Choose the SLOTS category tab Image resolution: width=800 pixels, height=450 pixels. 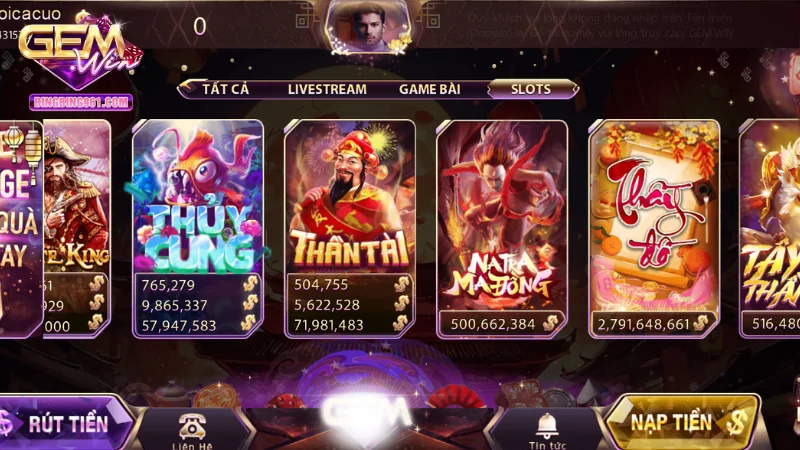tap(531, 89)
